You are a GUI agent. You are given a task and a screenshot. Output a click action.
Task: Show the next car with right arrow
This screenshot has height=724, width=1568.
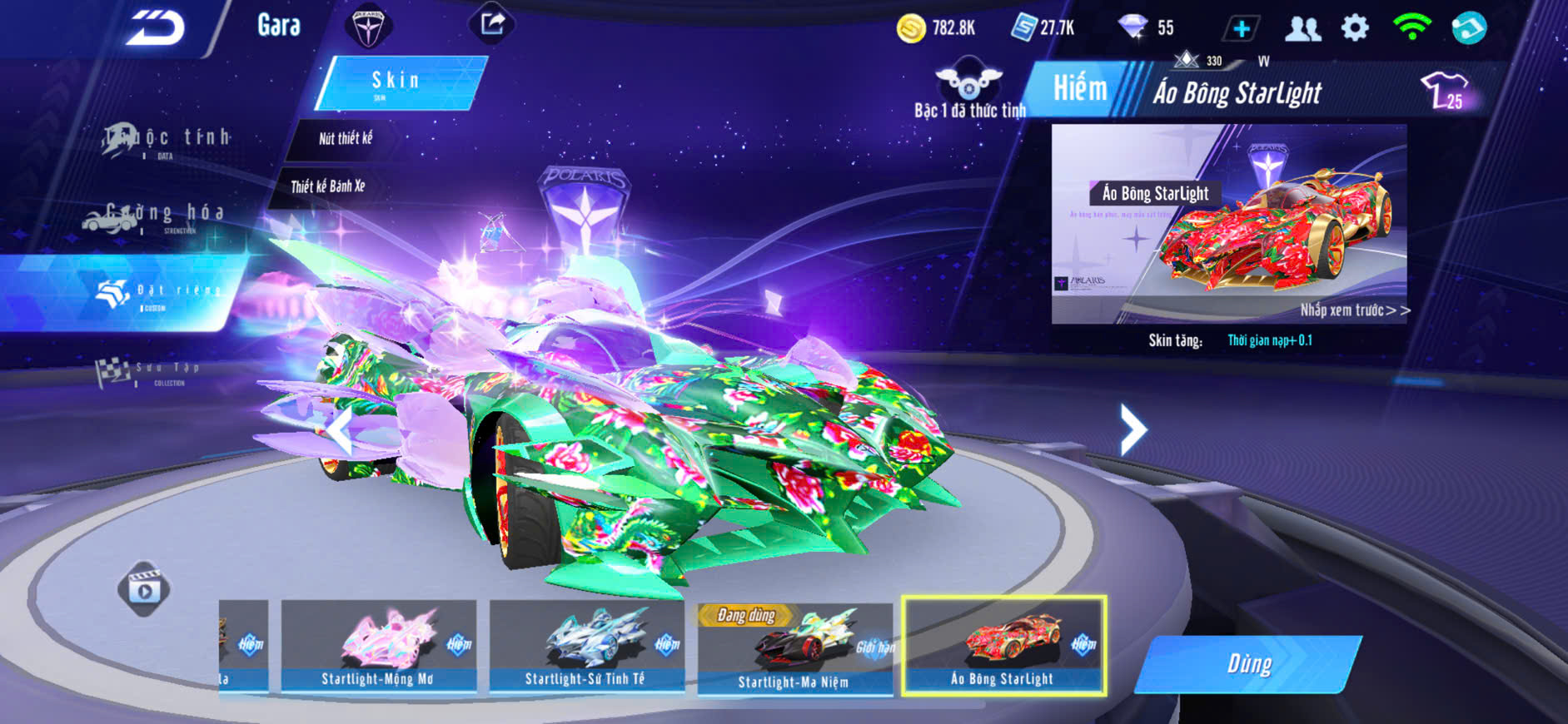pos(1132,429)
